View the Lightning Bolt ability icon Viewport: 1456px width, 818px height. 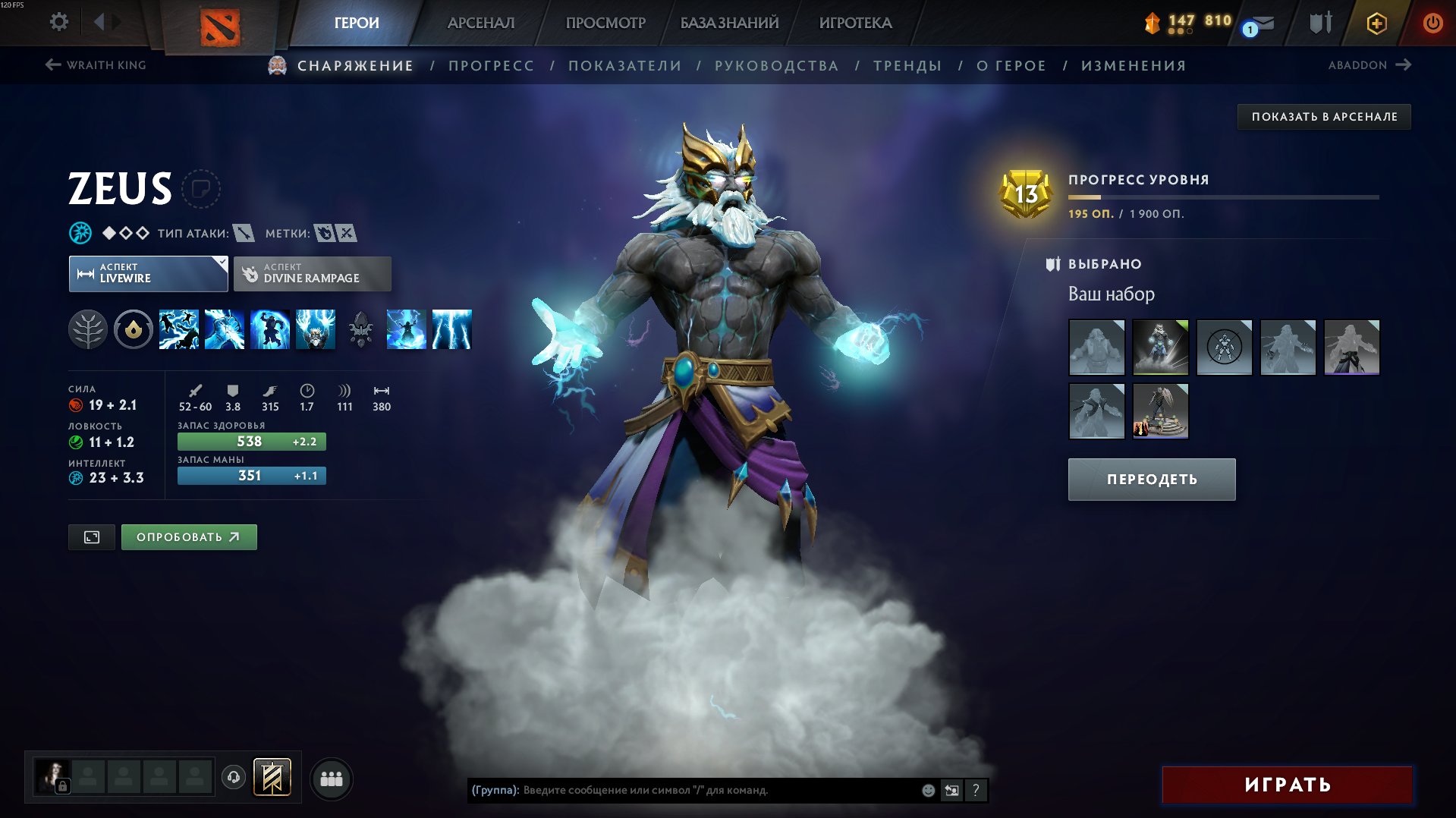(224, 329)
